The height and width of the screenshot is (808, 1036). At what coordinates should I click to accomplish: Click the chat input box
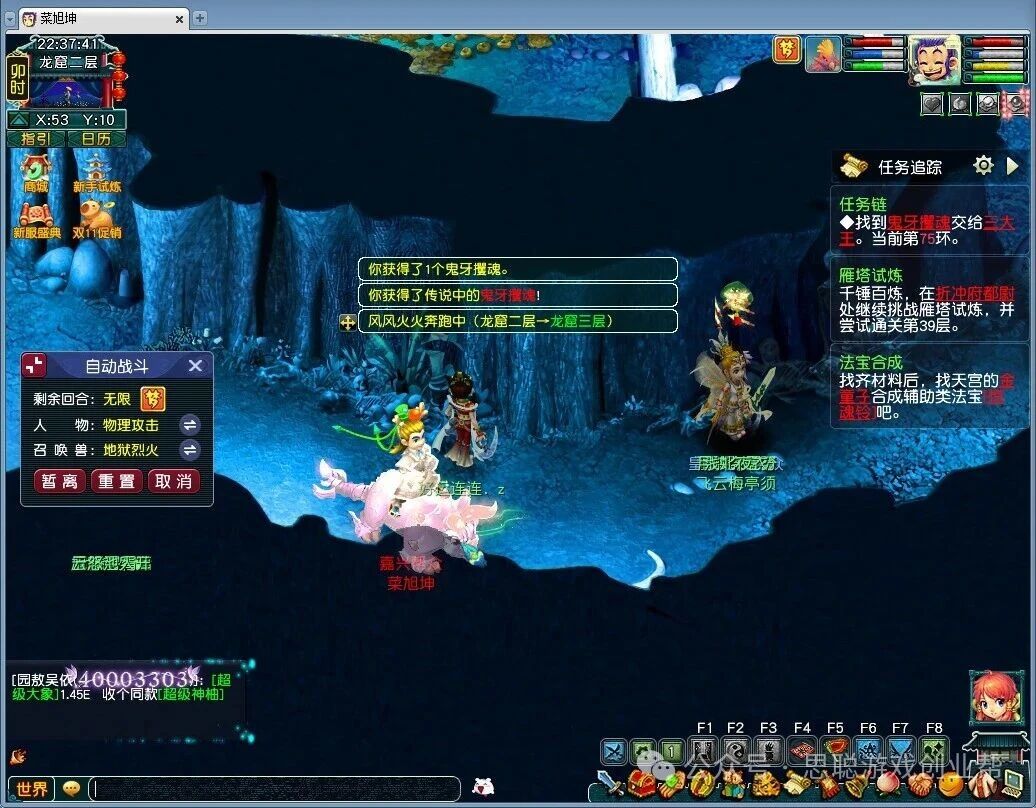tap(275, 789)
